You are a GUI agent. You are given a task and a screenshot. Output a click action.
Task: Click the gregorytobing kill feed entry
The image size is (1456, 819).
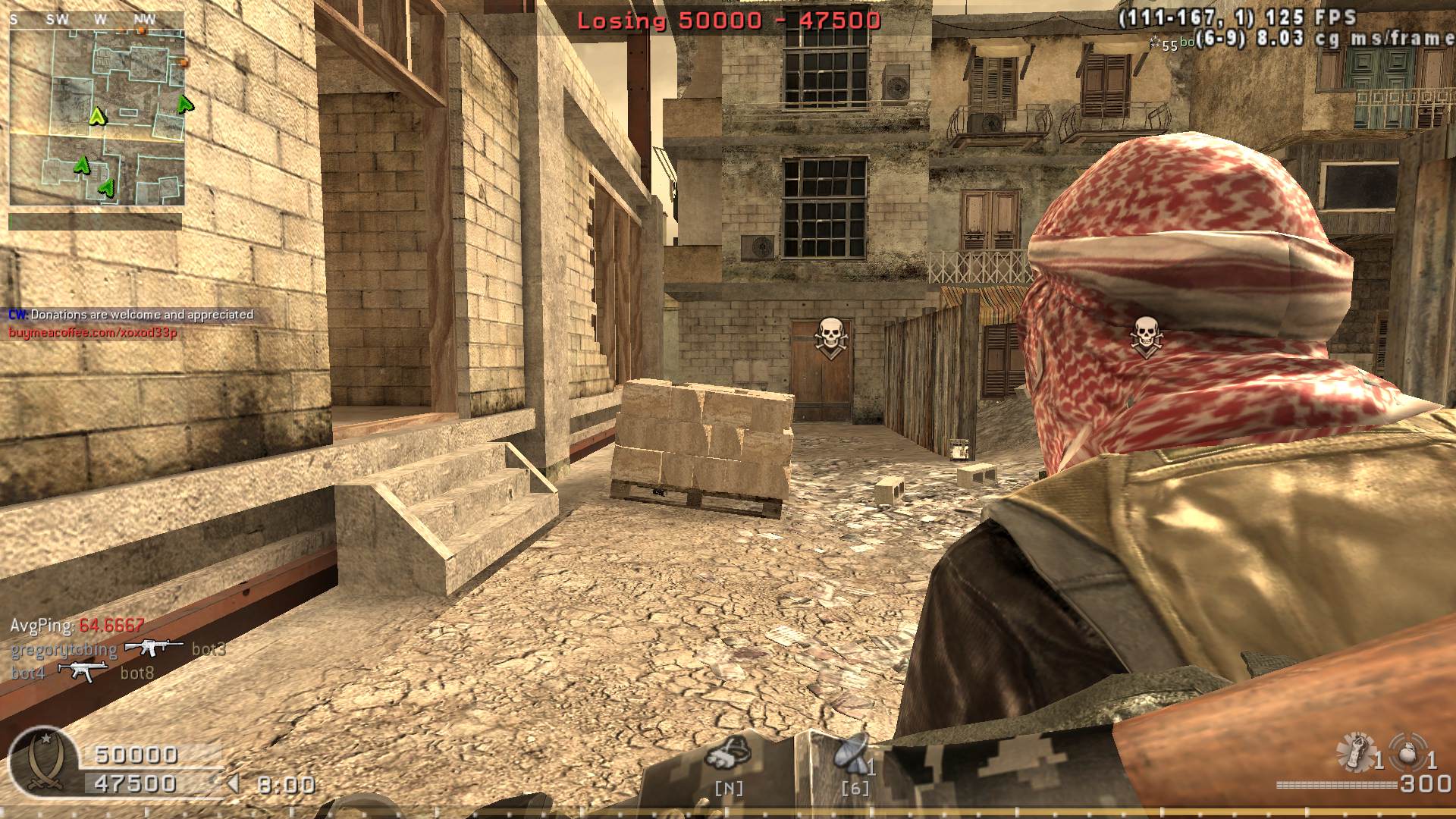tap(64, 650)
